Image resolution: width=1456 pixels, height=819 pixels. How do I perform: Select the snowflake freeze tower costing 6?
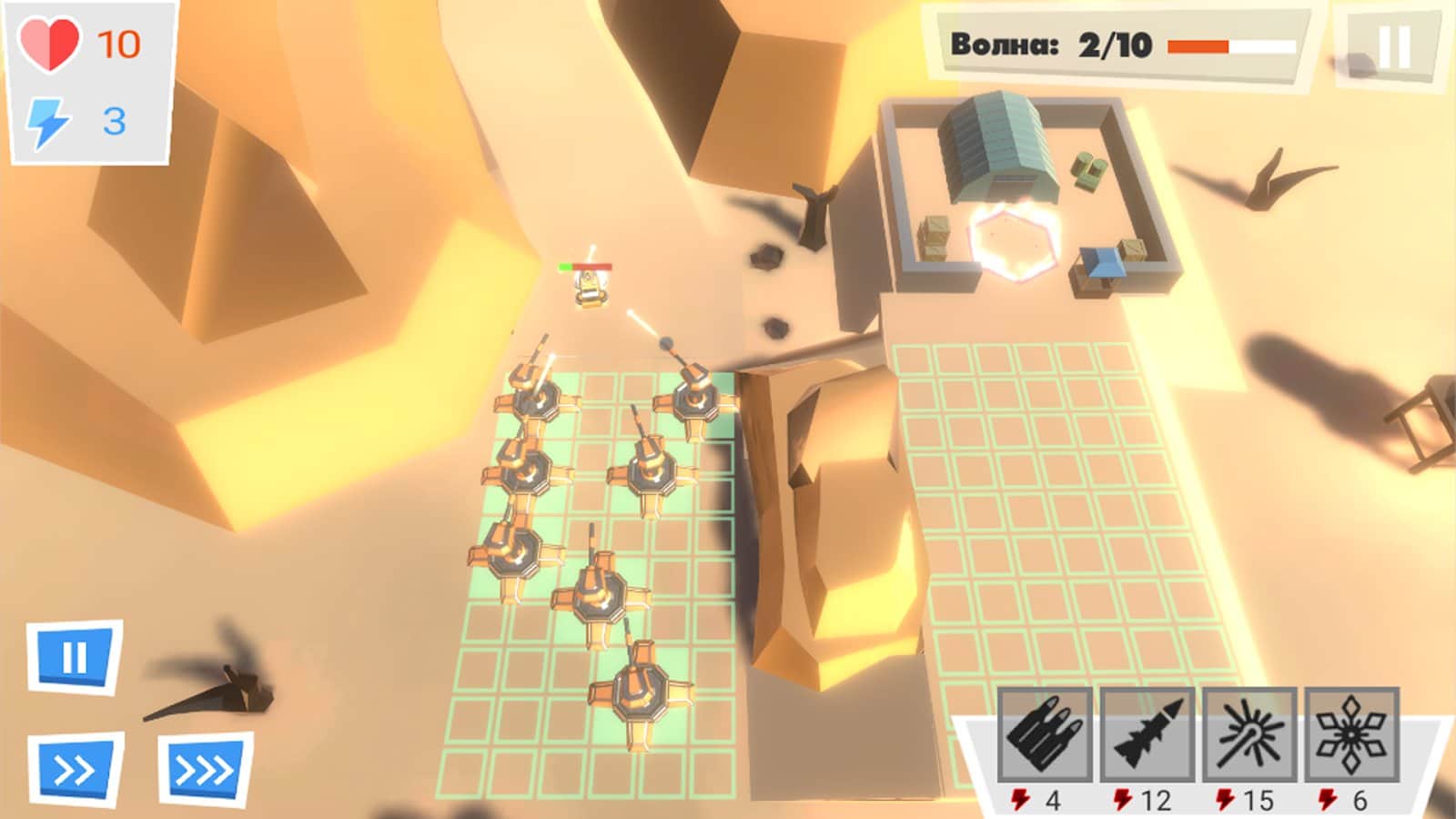click(x=1351, y=734)
